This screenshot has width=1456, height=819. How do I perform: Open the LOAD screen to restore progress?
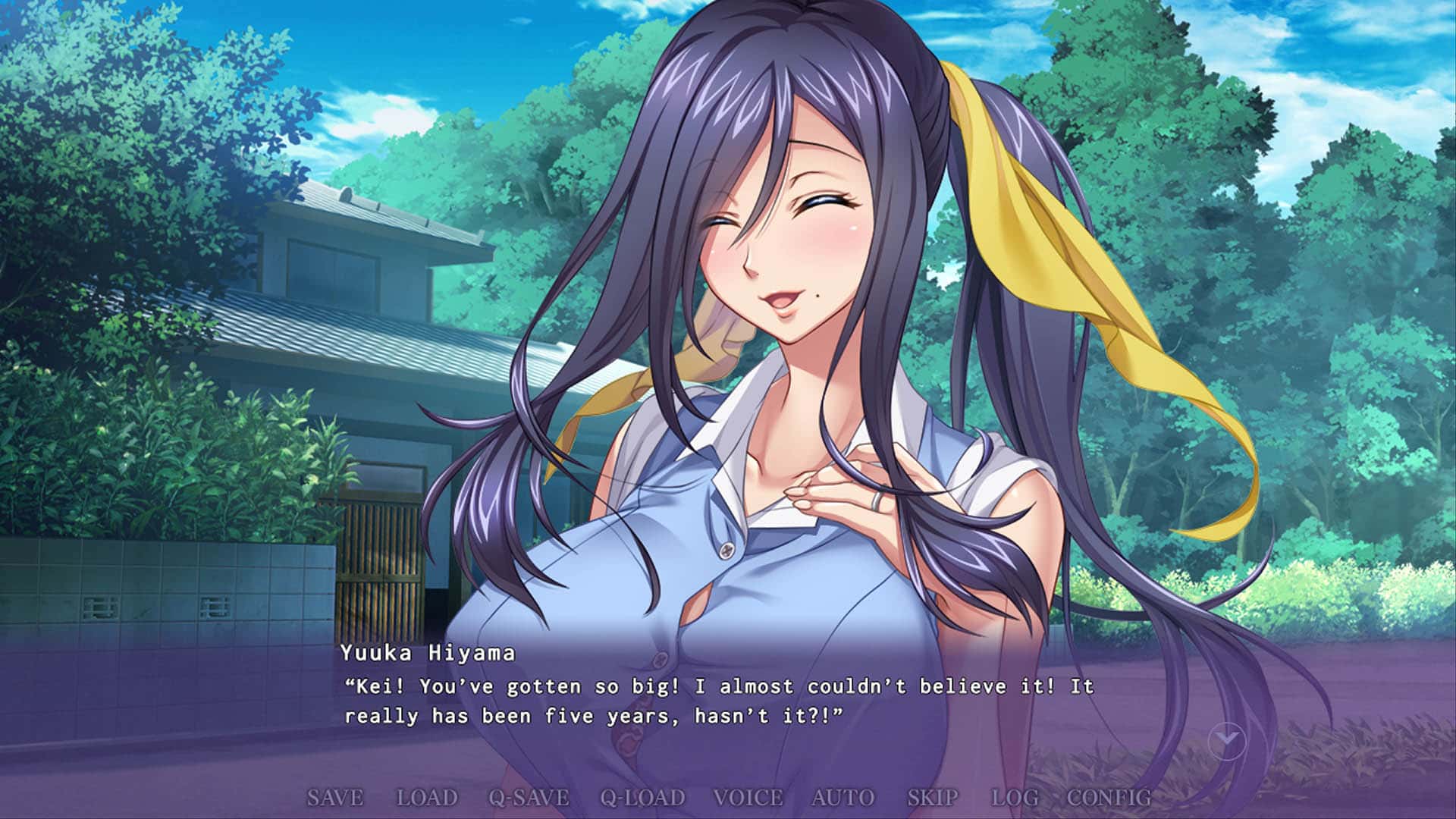coord(427,798)
